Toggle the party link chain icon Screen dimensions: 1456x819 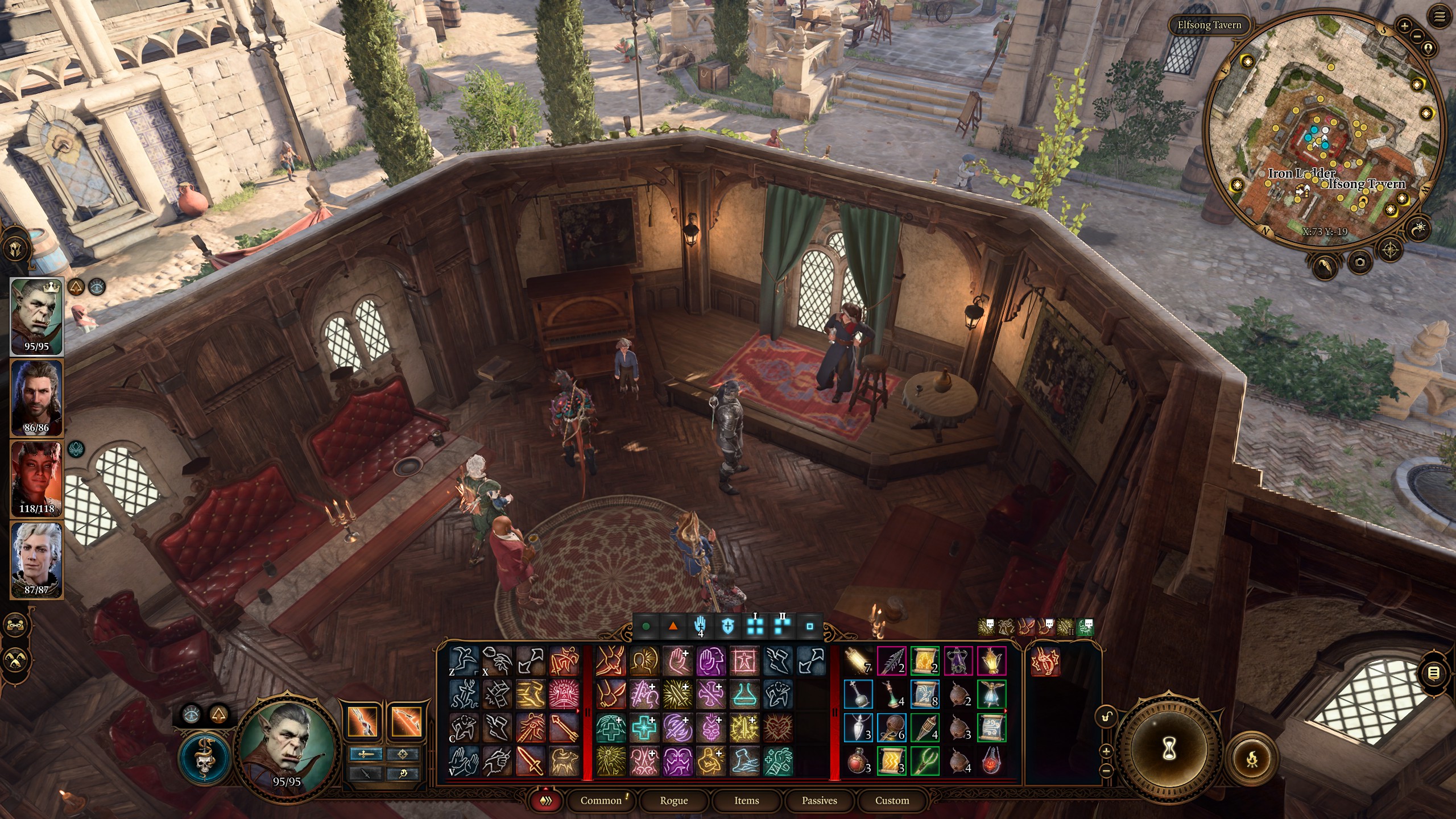click(x=15, y=626)
